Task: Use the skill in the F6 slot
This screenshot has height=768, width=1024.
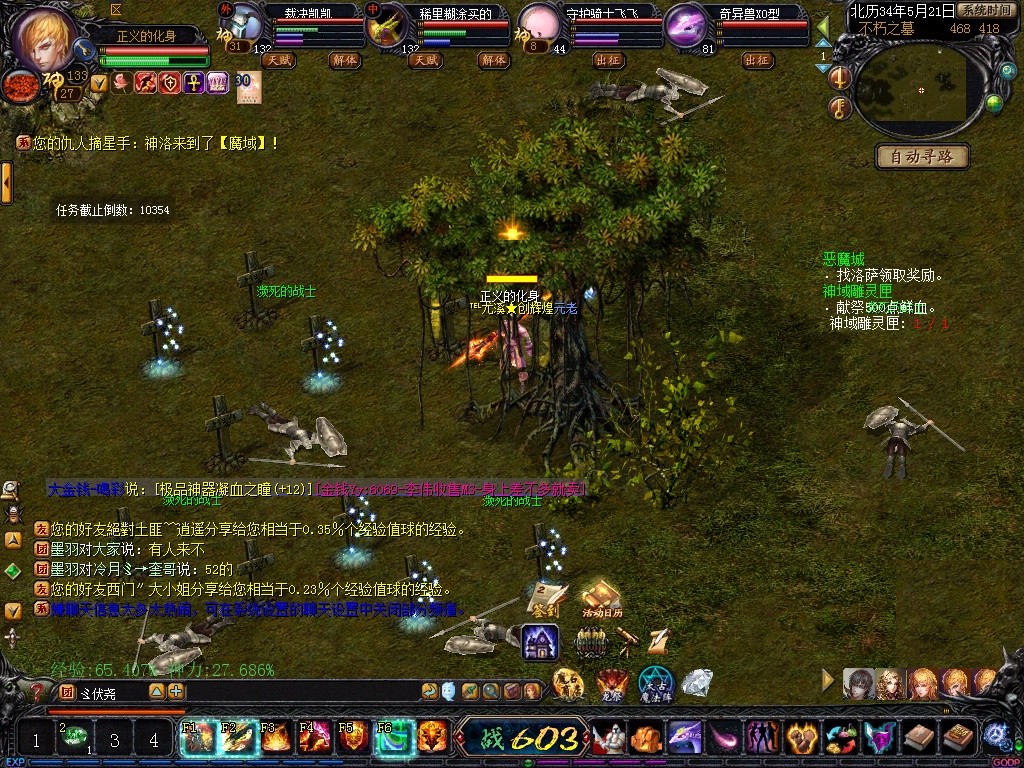Action: click(395, 738)
